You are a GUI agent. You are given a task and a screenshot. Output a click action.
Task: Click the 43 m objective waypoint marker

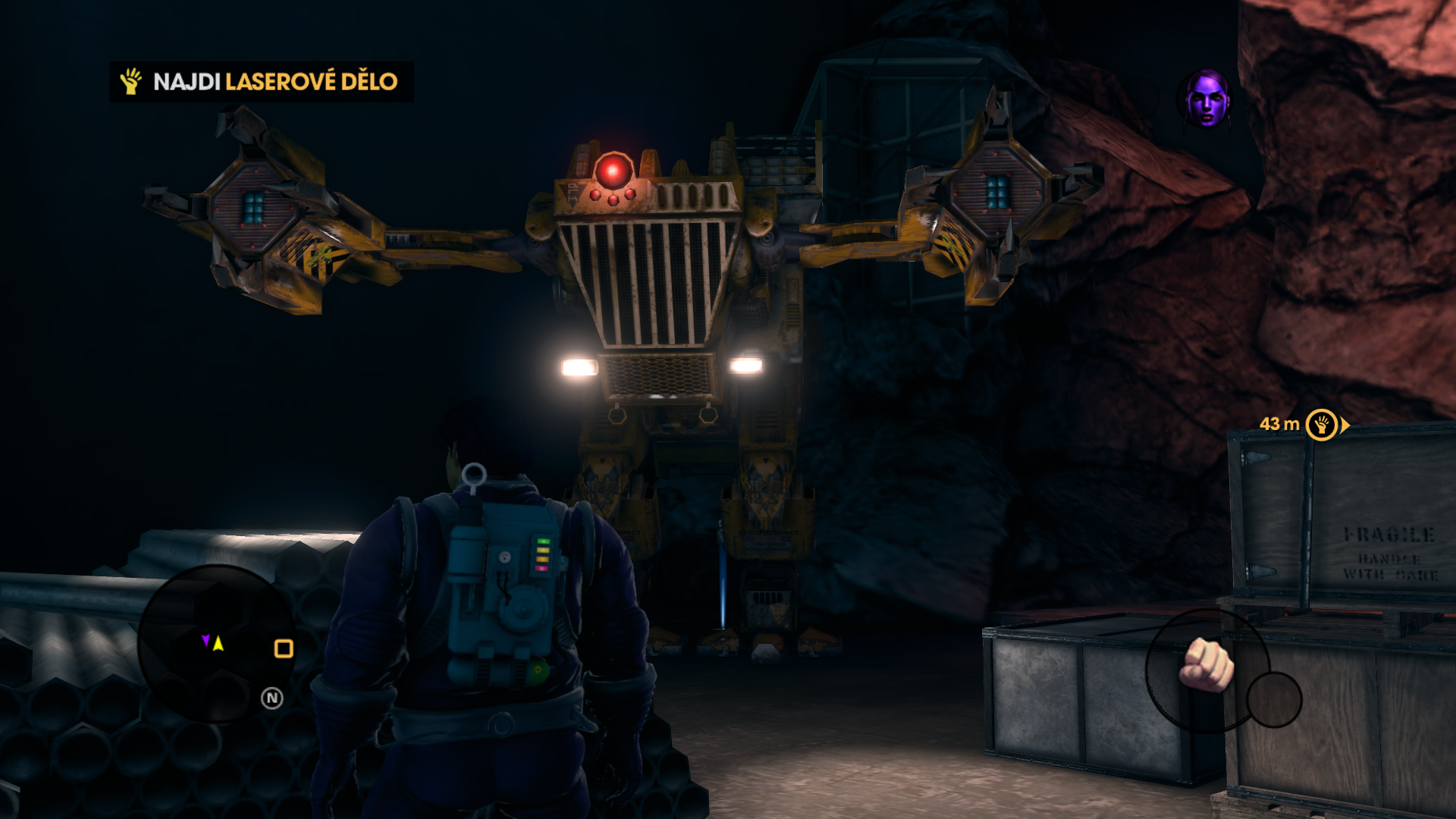click(1322, 425)
